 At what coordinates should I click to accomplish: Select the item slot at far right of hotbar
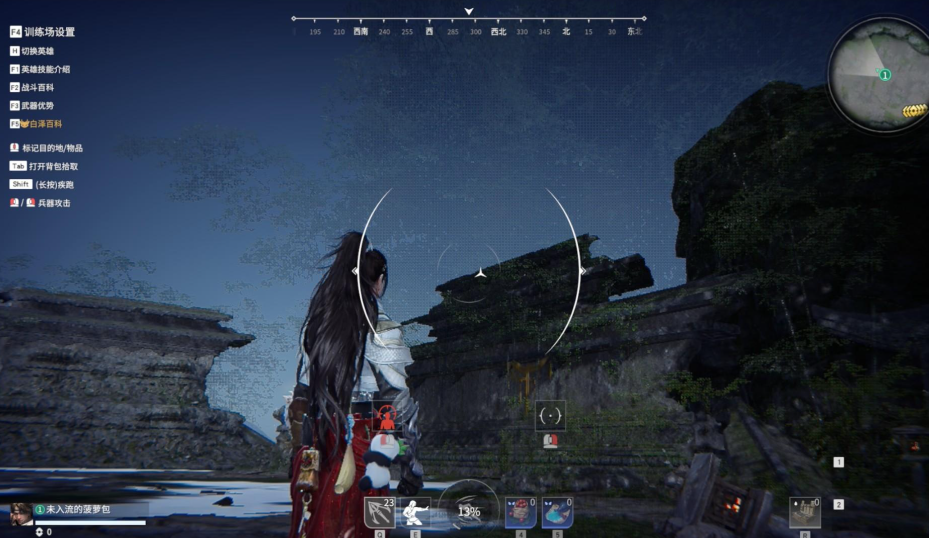coord(804,512)
